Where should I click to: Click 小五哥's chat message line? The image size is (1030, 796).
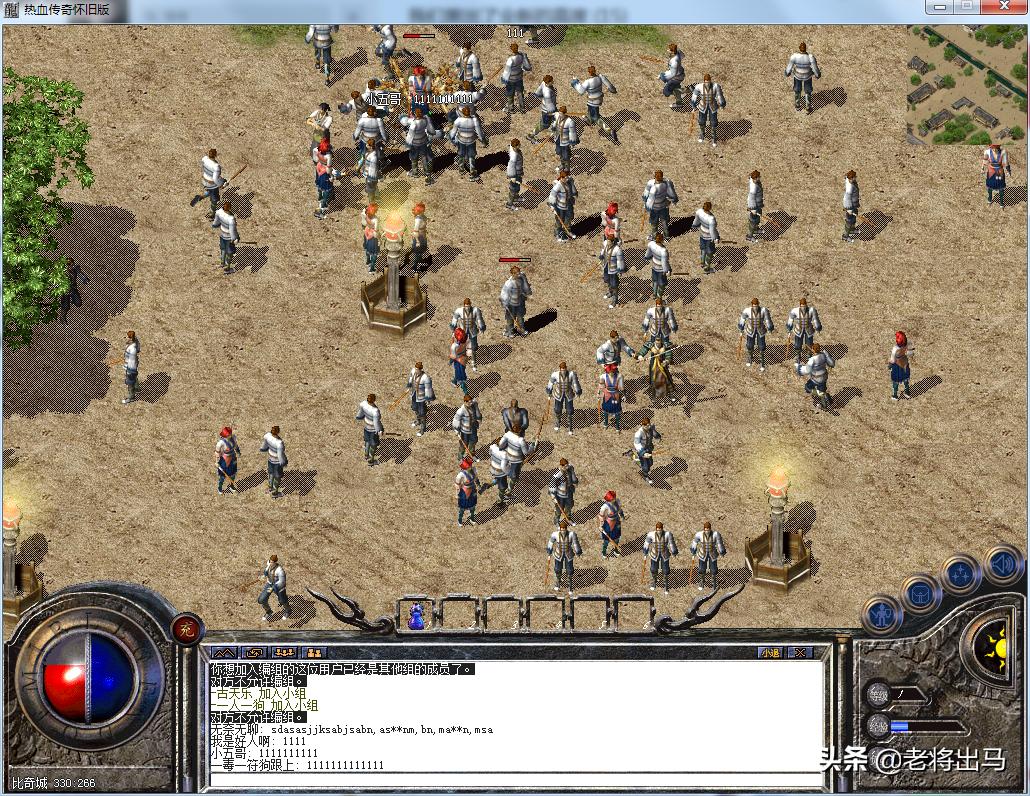(x=265, y=753)
